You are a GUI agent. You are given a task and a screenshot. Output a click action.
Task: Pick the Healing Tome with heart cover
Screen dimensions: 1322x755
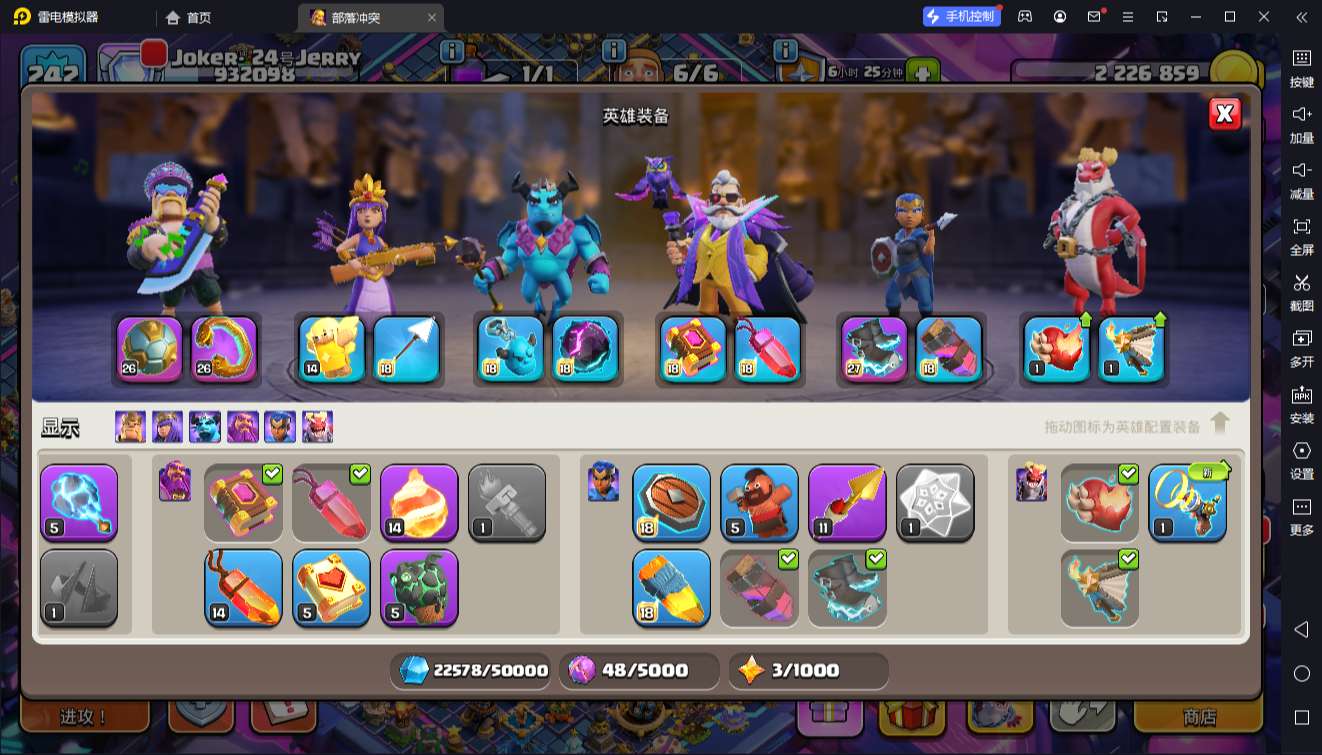coord(331,587)
